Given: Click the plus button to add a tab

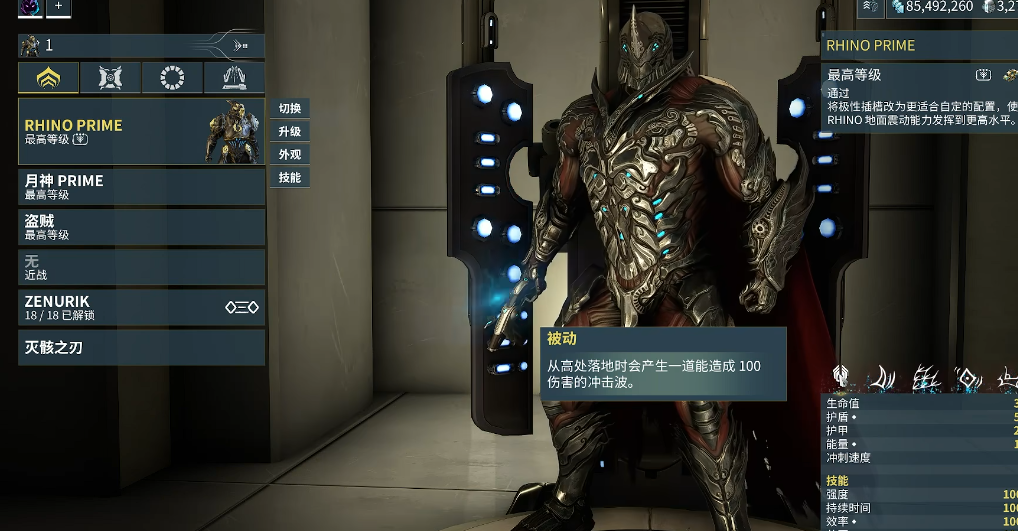Looking at the screenshot, I should 58,6.
